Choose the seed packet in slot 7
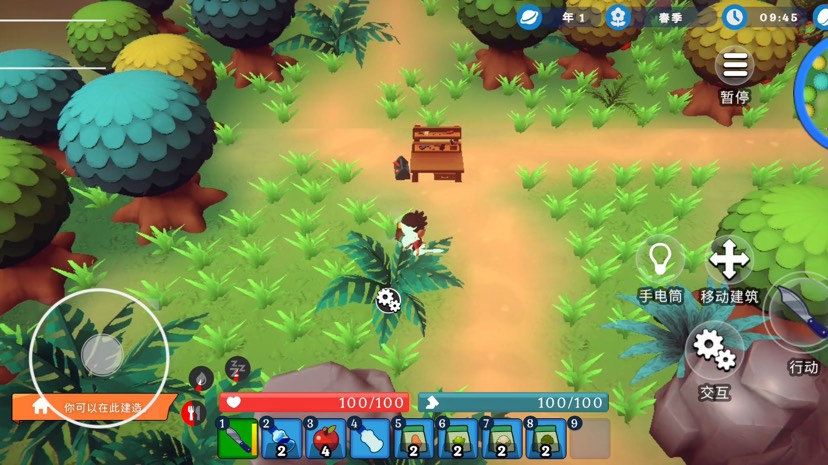 click(x=502, y=439)
